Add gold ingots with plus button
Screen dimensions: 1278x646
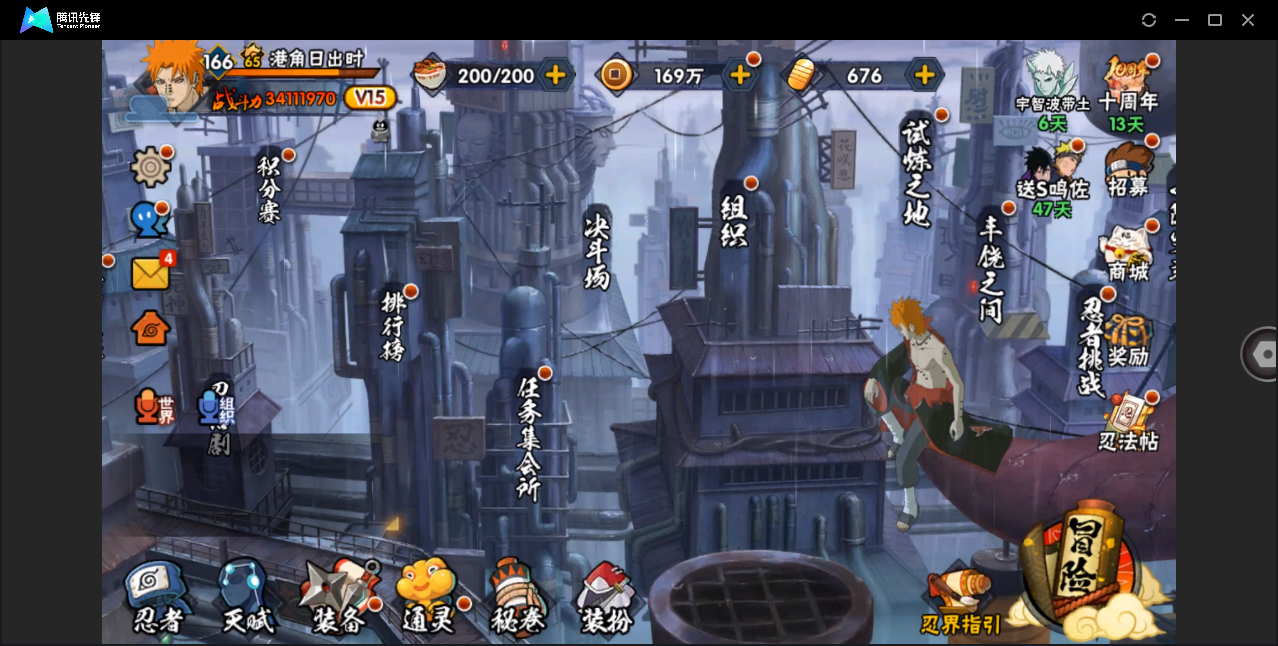tap(925, 75)
